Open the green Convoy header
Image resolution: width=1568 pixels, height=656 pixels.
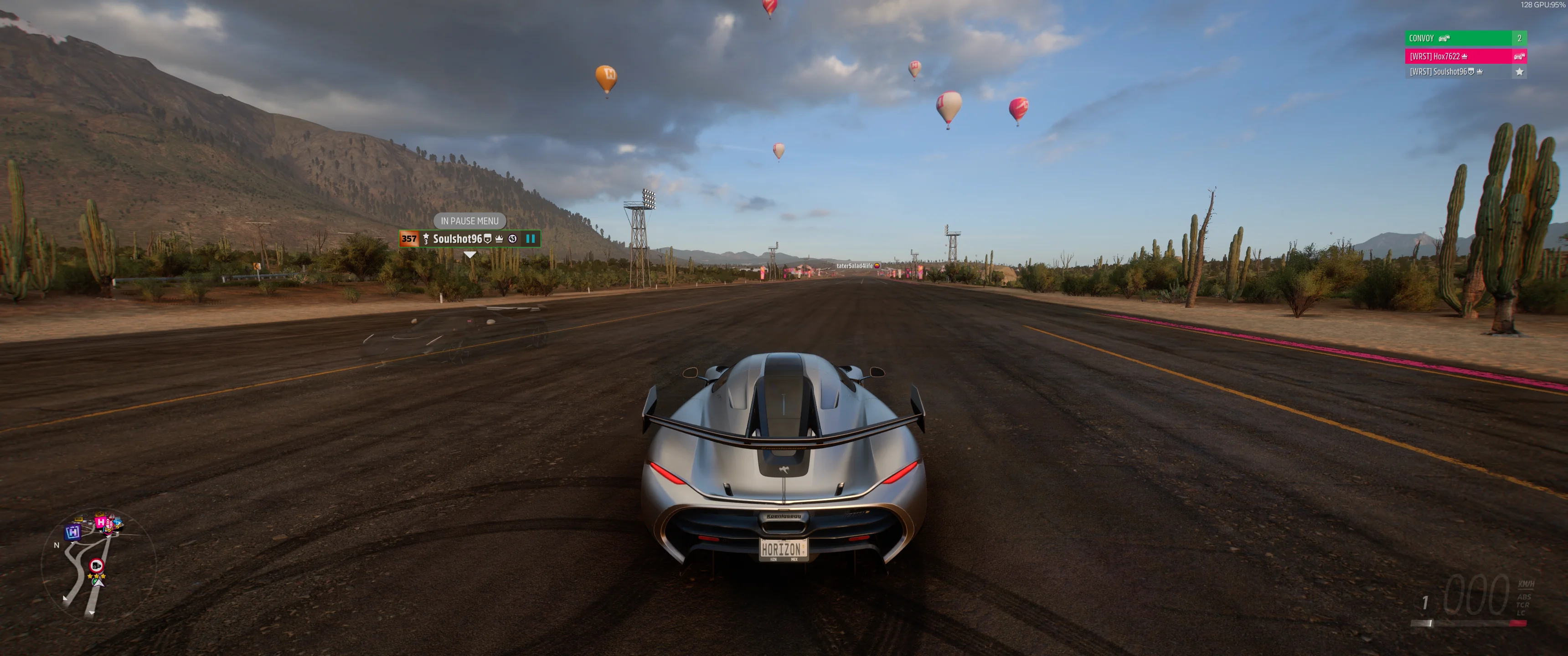click(x=1459, y=38)
